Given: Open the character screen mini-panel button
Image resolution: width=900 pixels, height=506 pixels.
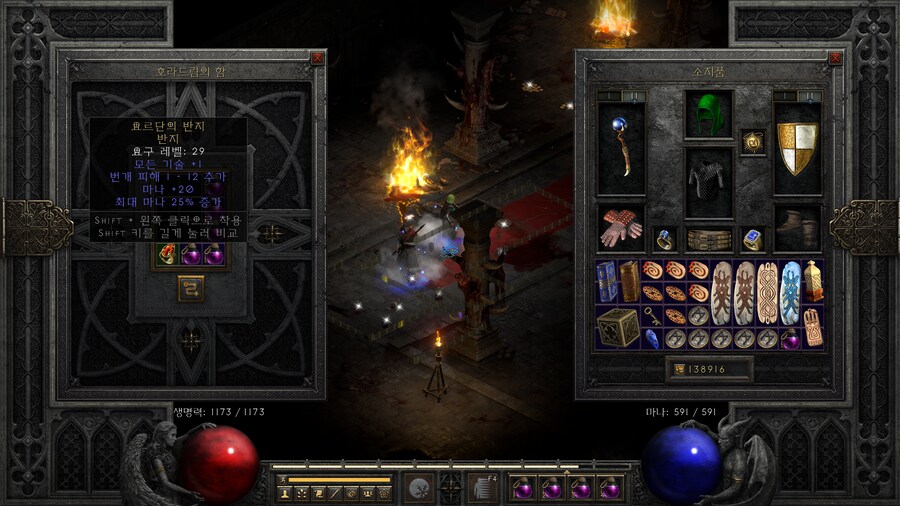Looking at the screenshot, I should [285, 493].
